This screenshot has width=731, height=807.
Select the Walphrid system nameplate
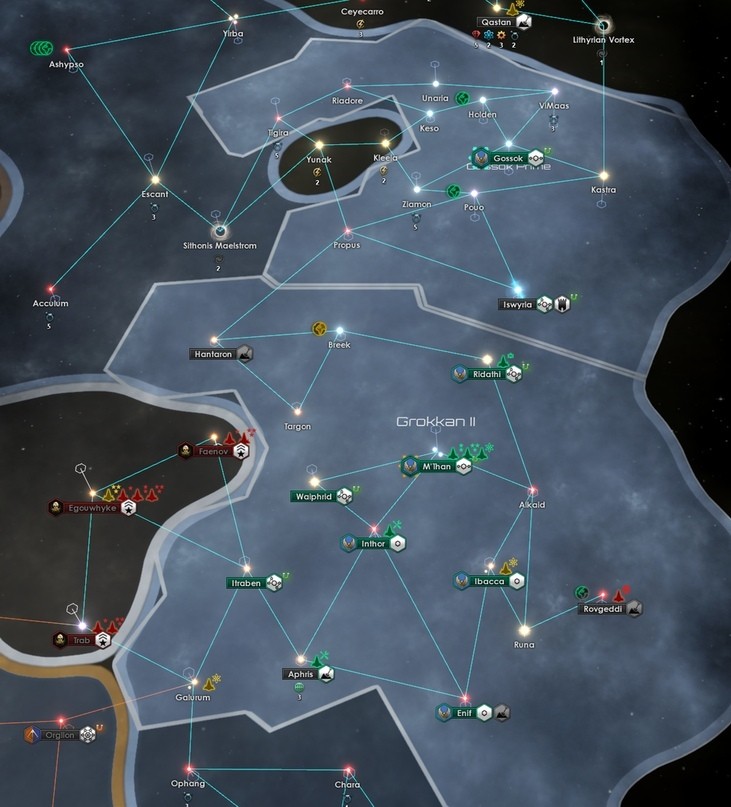(x=313, y=496)
